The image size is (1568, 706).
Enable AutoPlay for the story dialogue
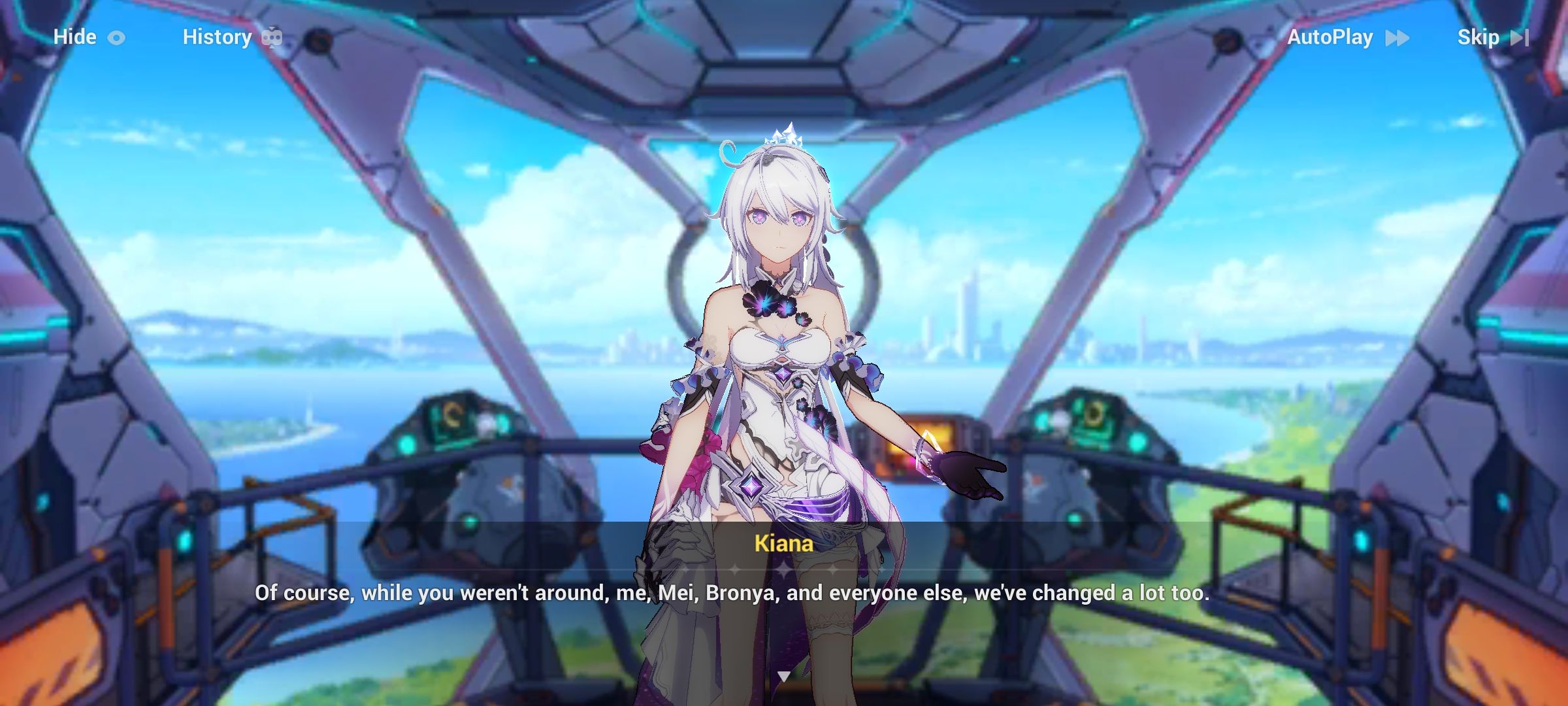click(x=1330, y=37)
